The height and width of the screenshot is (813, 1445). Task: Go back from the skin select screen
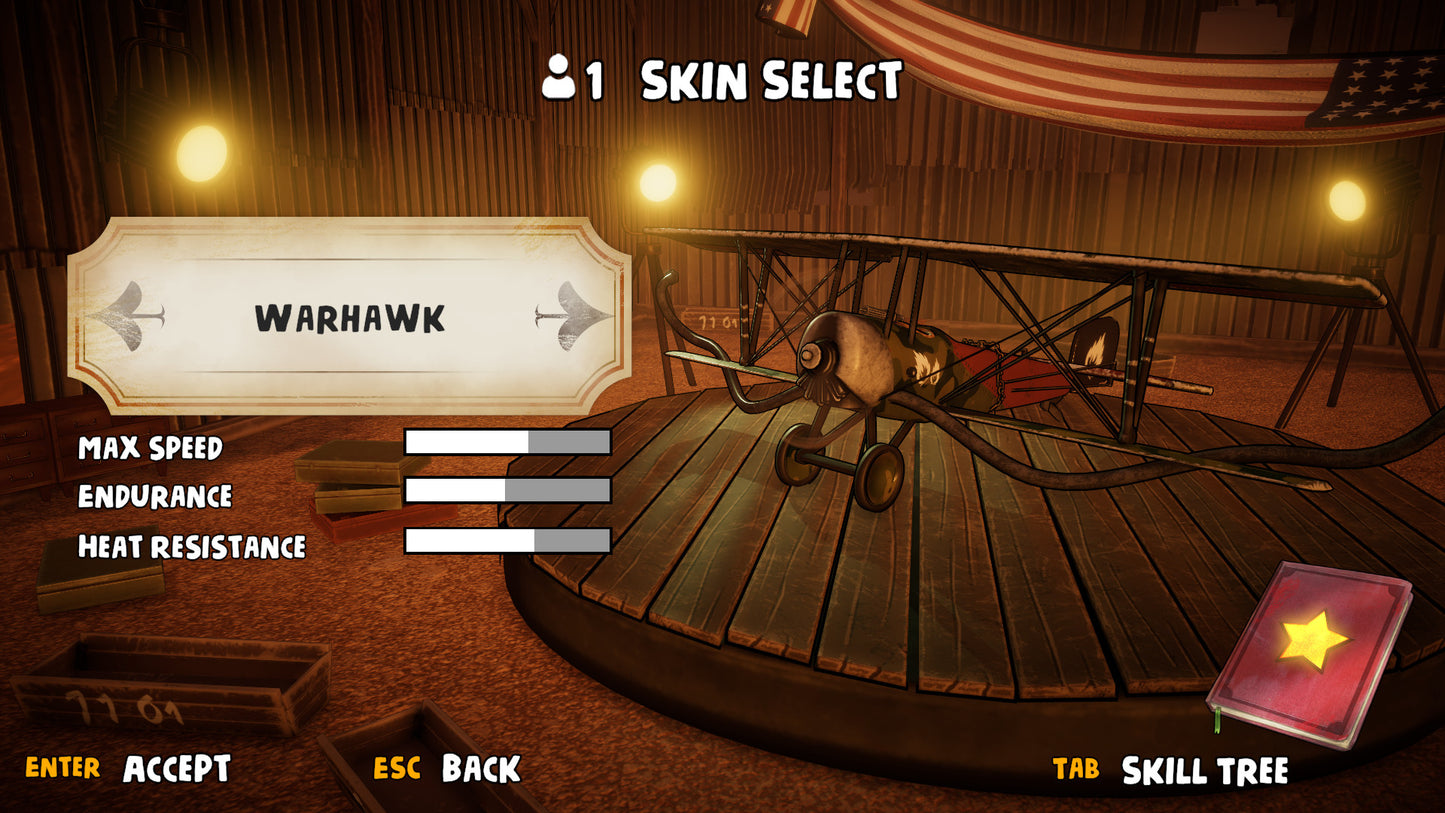coord(478,769)
